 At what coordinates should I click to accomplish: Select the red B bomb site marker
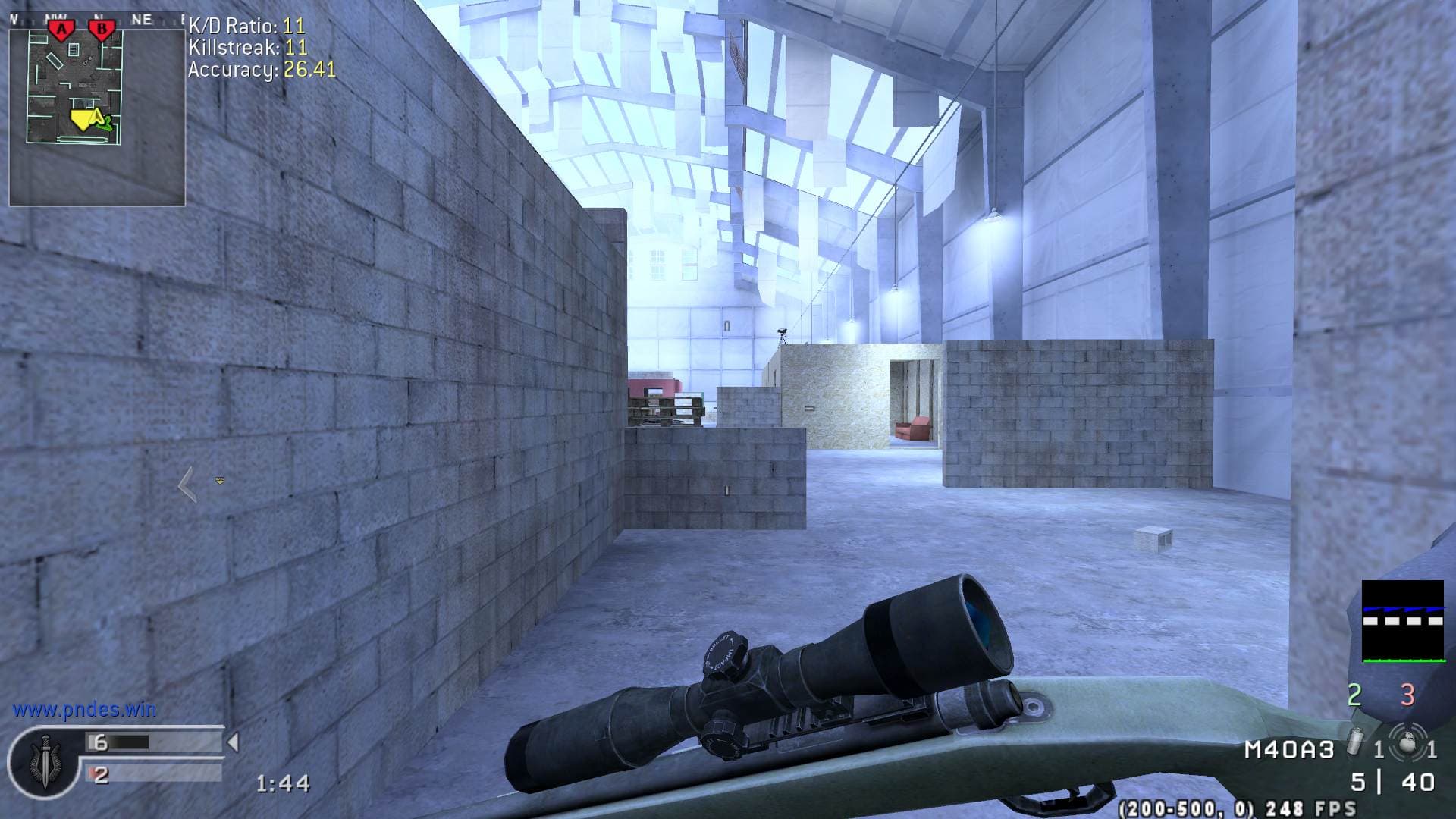[x=101, y=30]
